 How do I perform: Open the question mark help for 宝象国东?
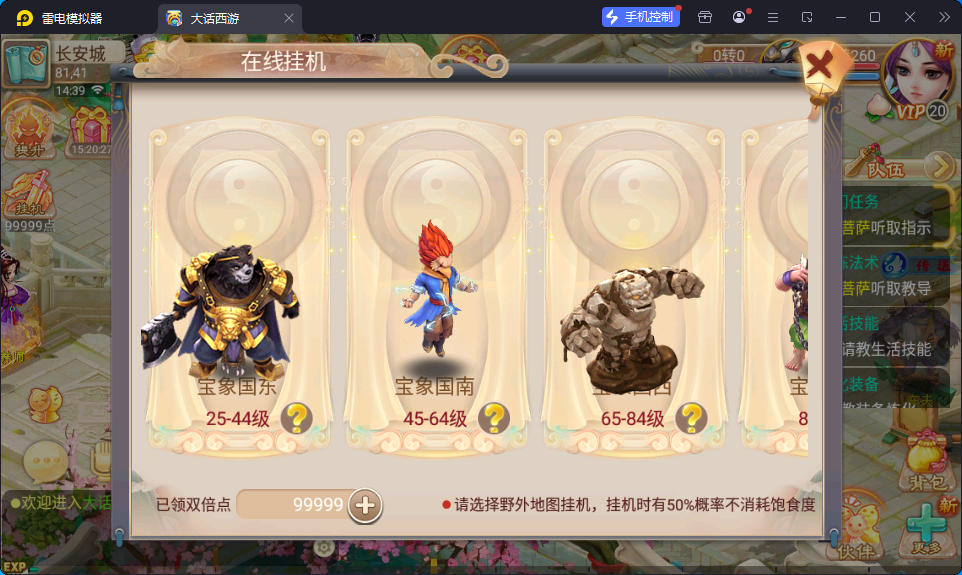296,418
